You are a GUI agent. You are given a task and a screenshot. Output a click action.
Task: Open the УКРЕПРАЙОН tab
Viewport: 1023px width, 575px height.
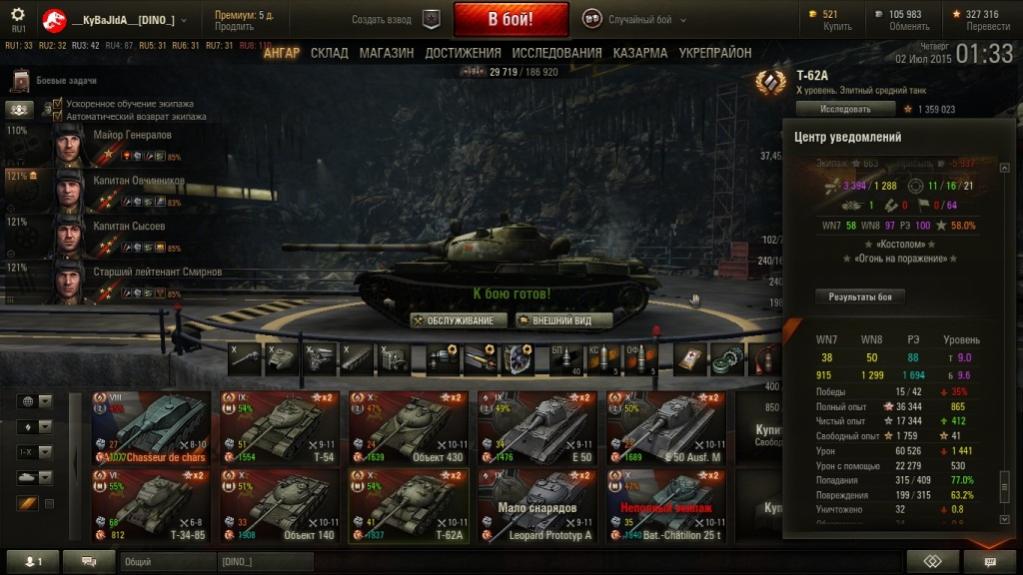pyautogui.click(x=714, y=53)
